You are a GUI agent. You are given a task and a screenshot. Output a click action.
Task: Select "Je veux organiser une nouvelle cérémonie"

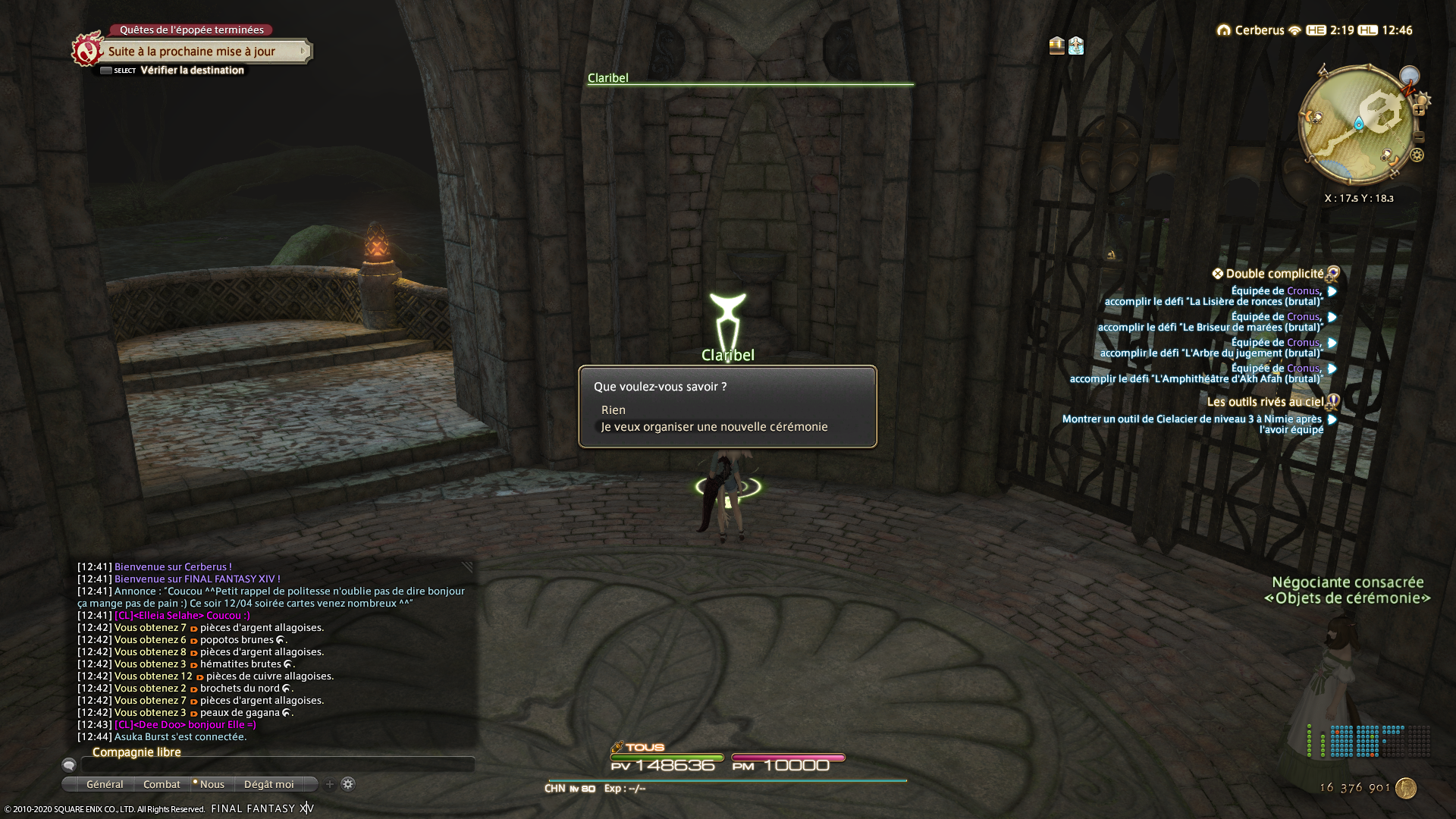(714, 427)
